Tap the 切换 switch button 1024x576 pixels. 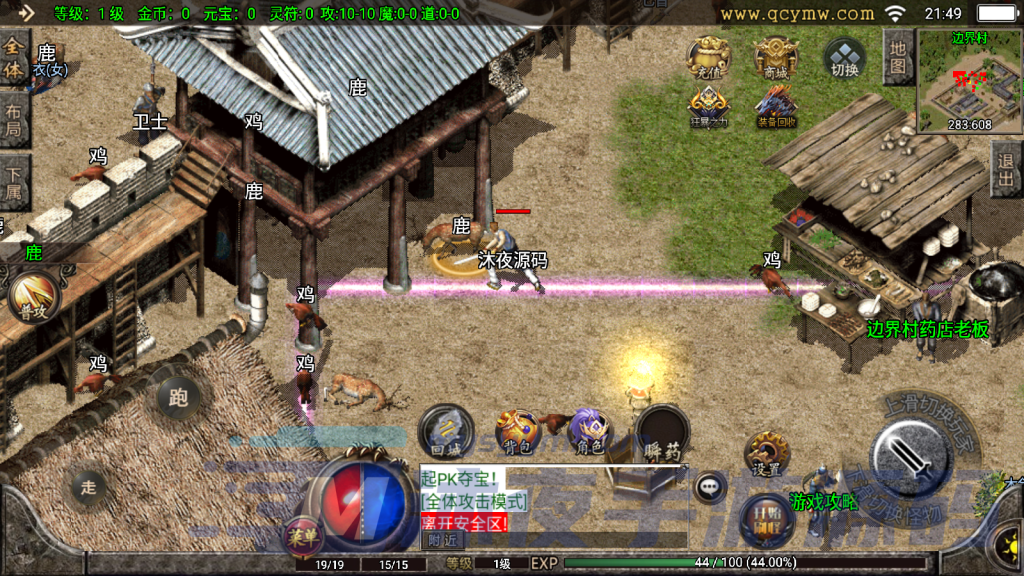pos(845,58)
